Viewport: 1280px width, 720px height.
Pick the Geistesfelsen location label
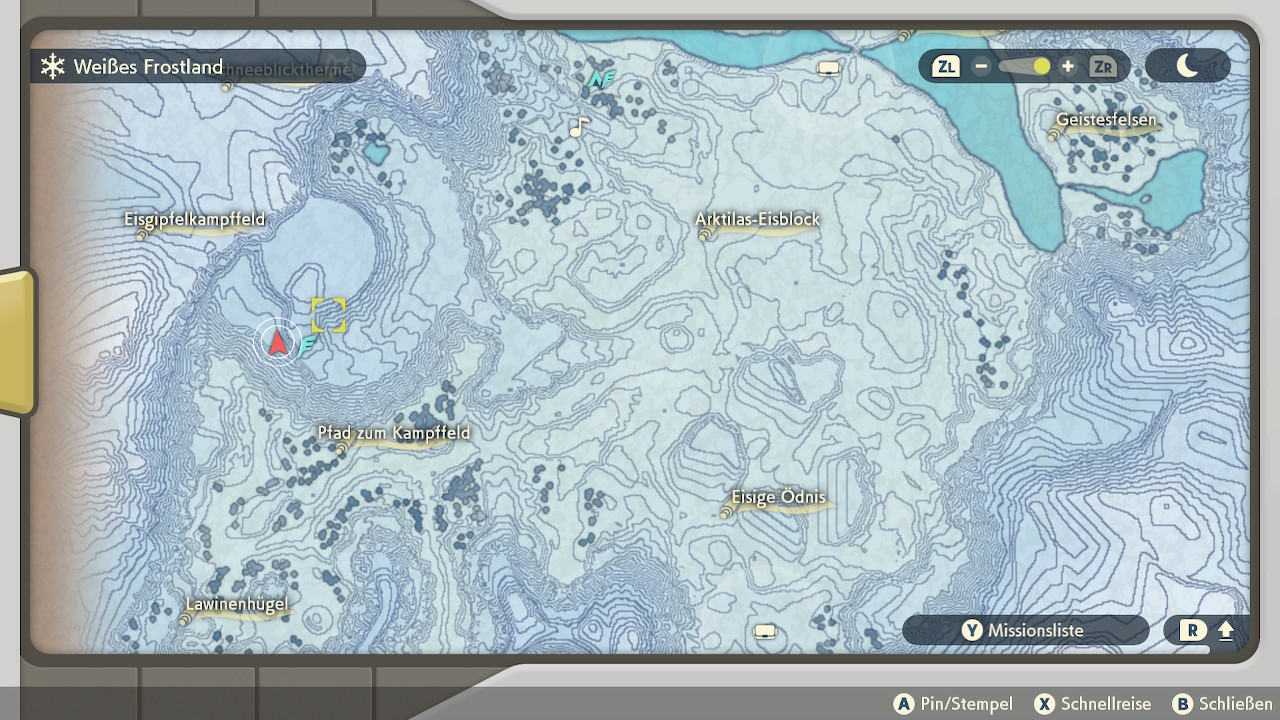point(1106,120)
